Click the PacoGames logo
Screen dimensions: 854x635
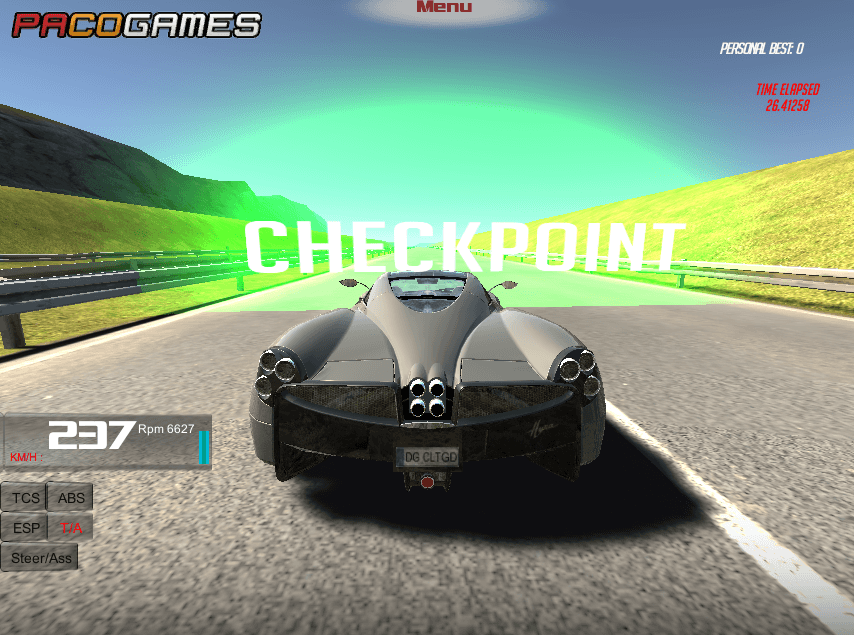point(136,24)
